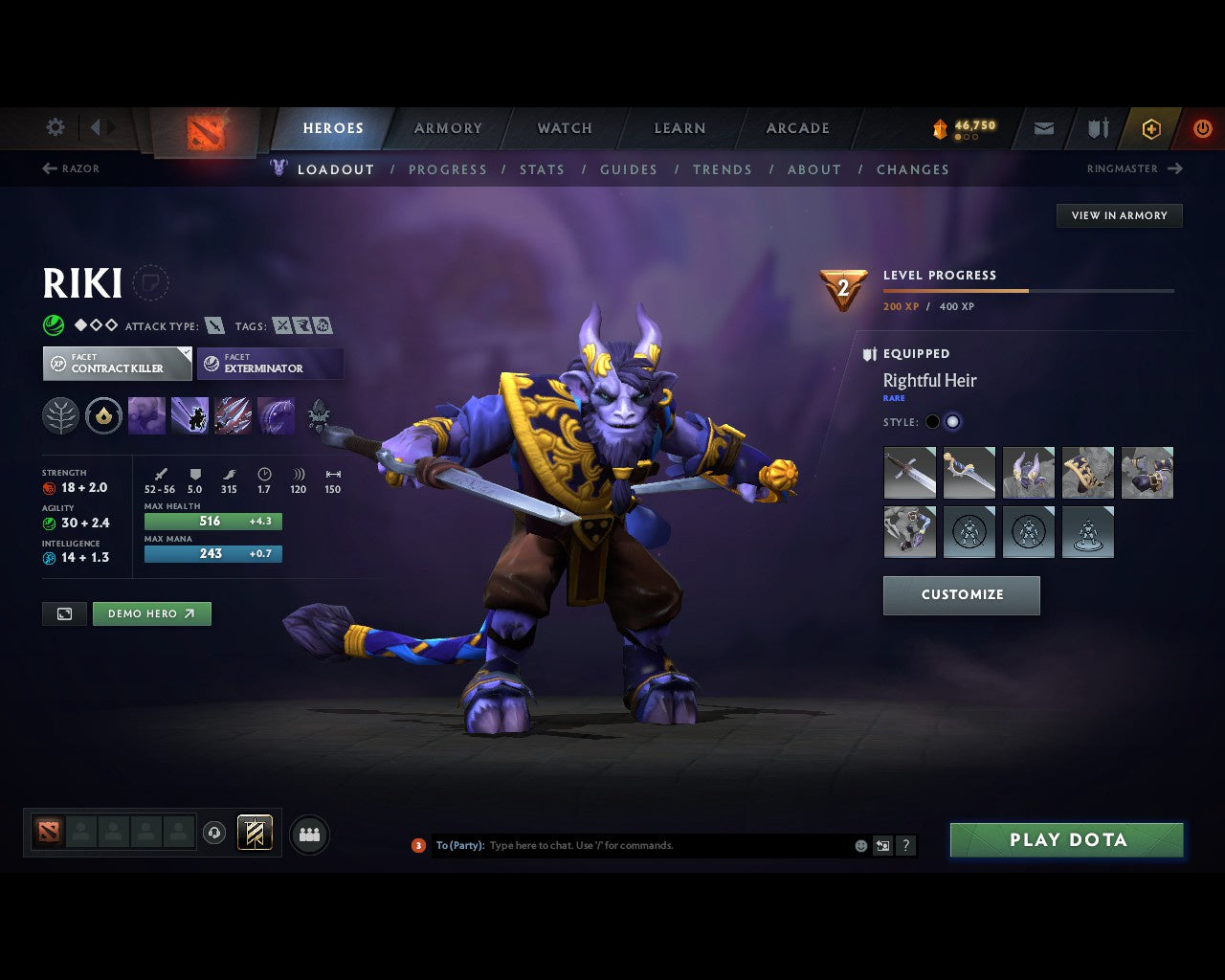Select the Exterminator facet
Image resolution: width=1225 pixels, height=980 pixels.
(270, 363)
